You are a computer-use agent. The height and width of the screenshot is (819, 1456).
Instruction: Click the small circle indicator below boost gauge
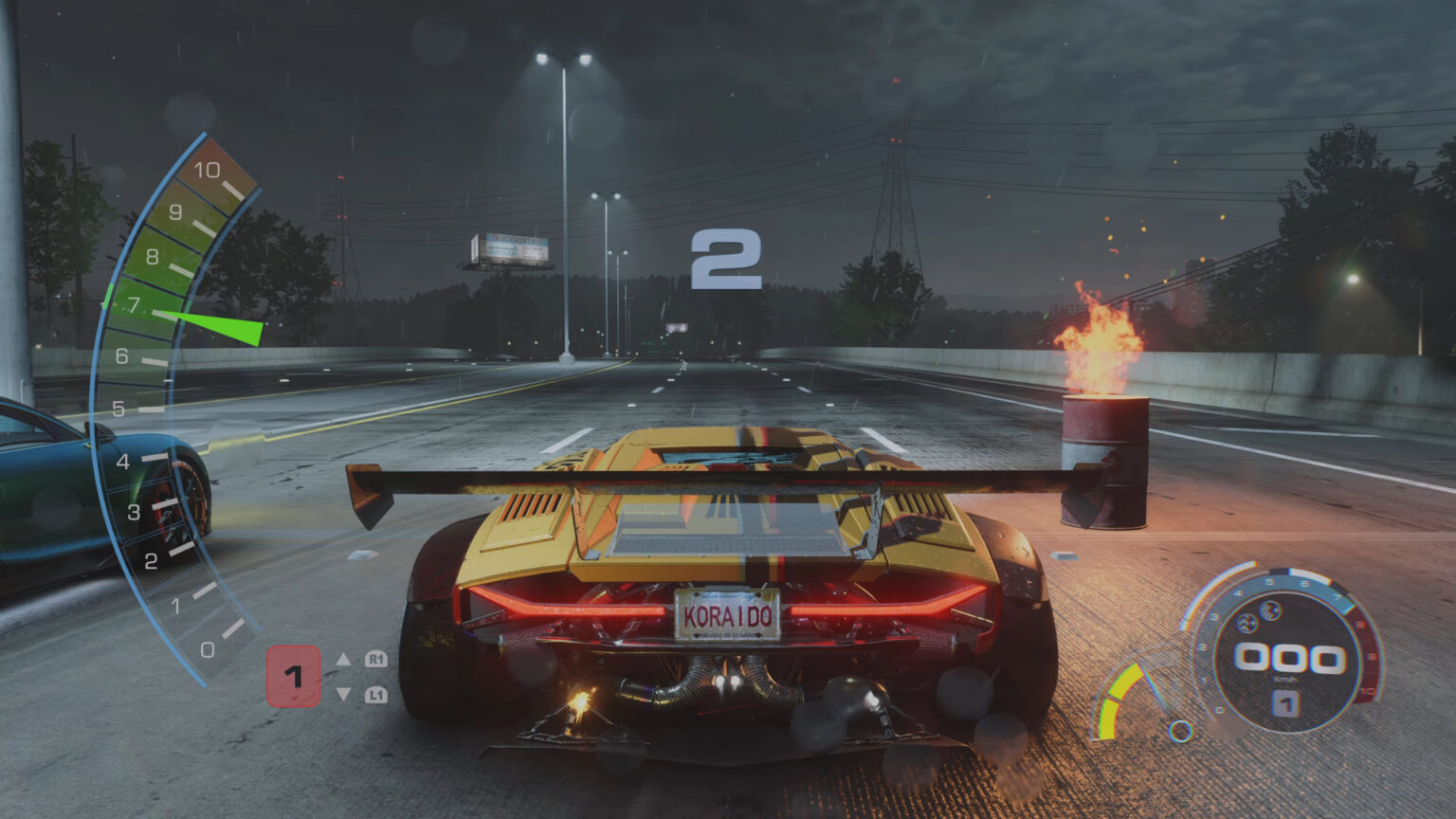1181,733
